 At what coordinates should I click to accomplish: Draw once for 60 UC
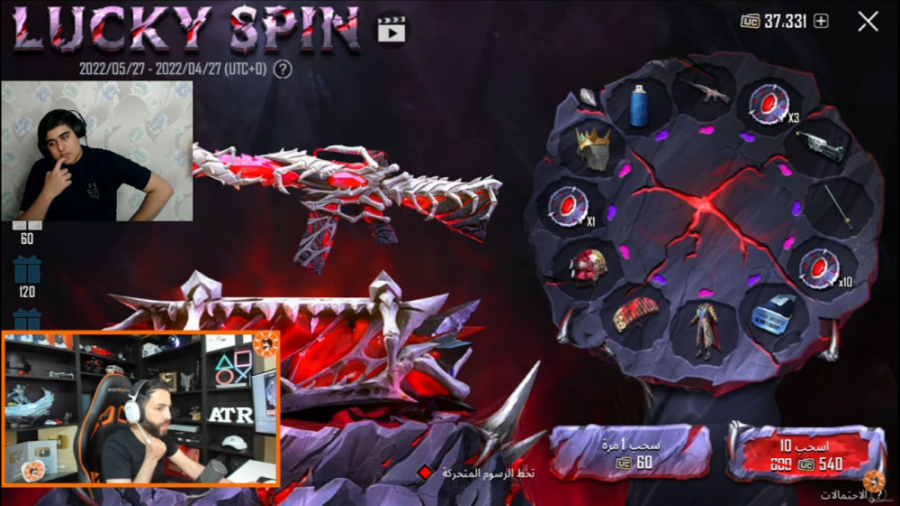click(631, 453)
